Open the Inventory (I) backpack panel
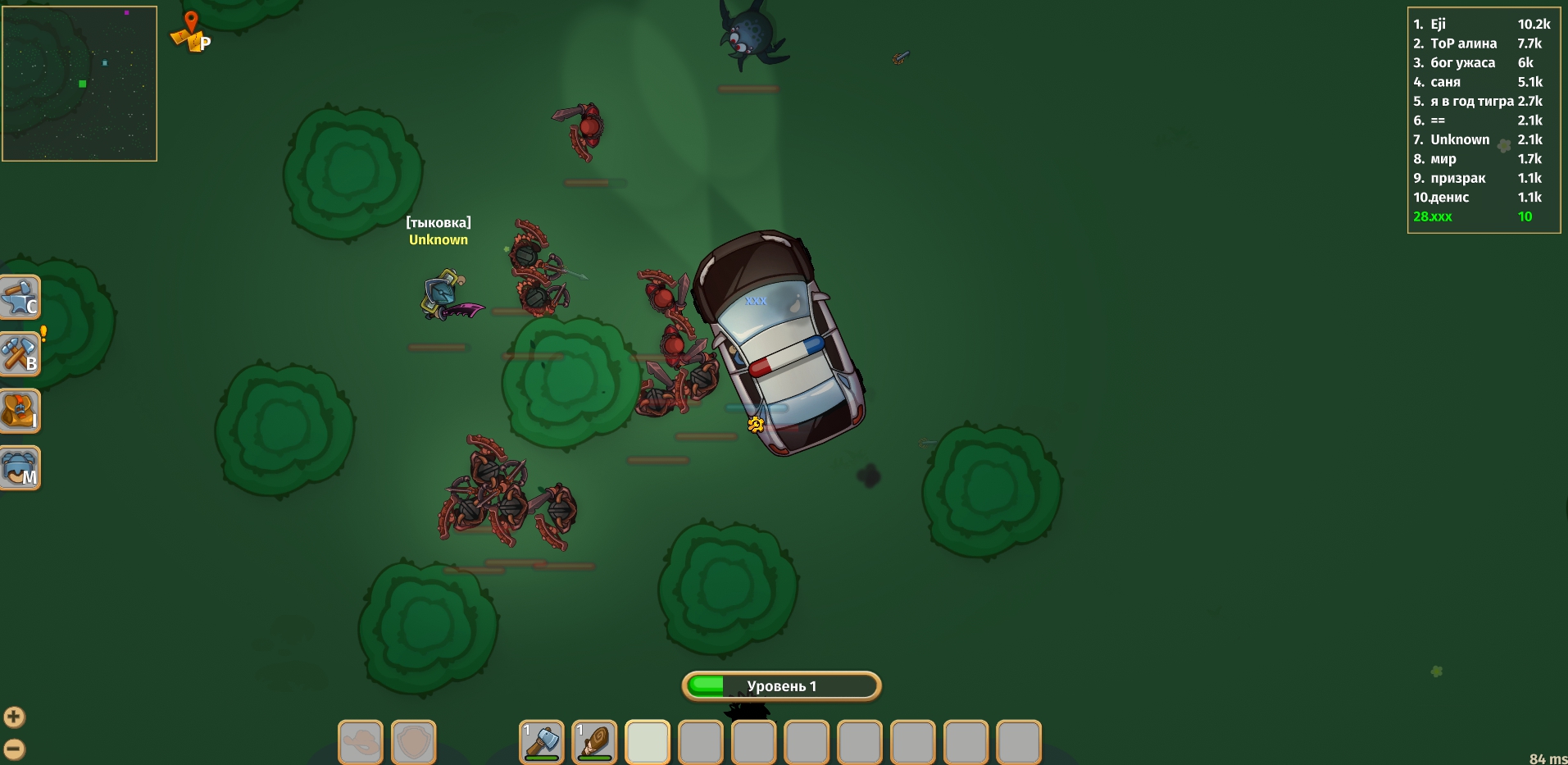 click(20, 411)
